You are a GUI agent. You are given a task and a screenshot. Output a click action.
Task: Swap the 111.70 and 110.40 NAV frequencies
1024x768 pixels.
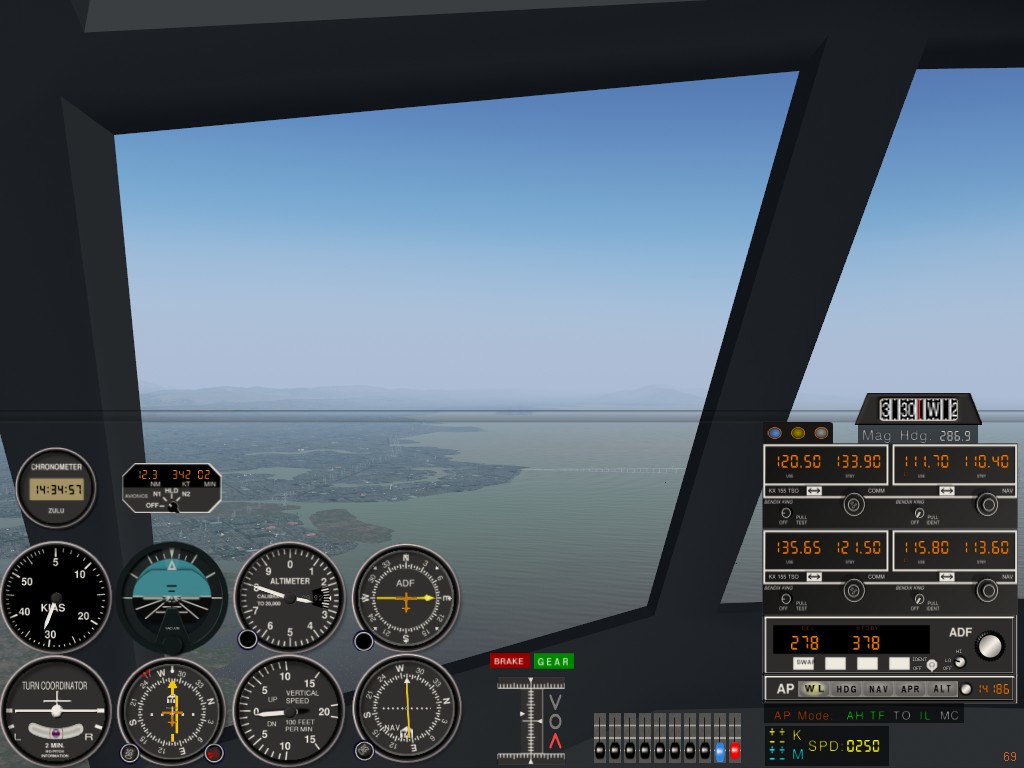pos(947,491)
